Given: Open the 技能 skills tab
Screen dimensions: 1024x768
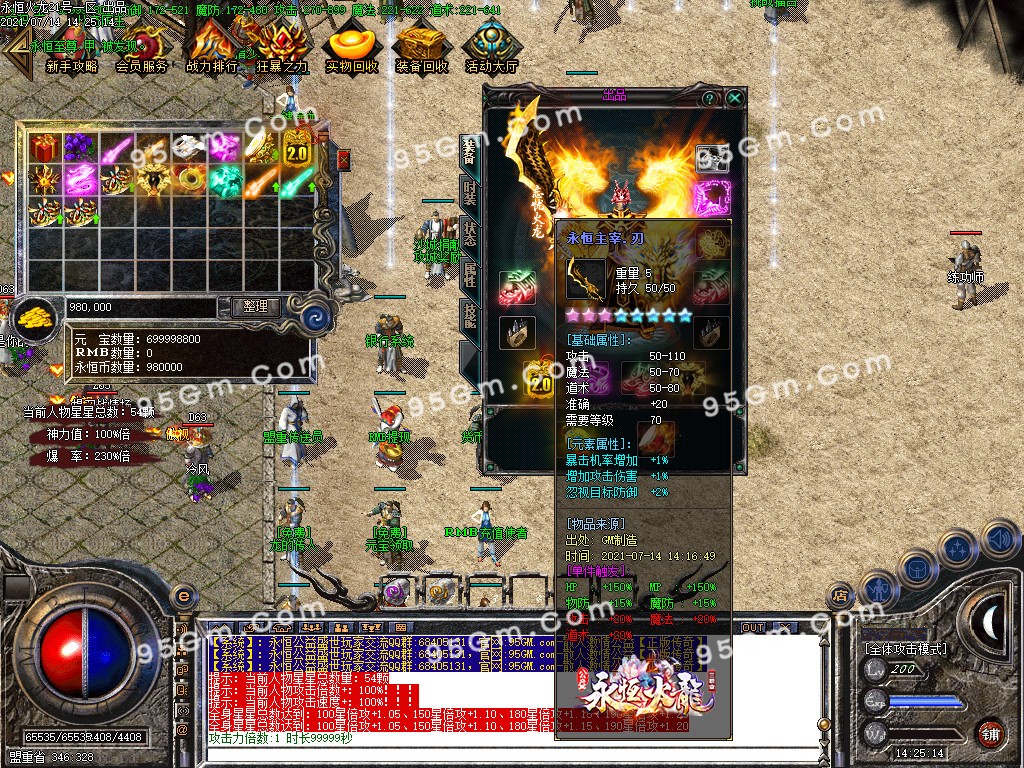Looking at the screenshot, I should (469, 319).
